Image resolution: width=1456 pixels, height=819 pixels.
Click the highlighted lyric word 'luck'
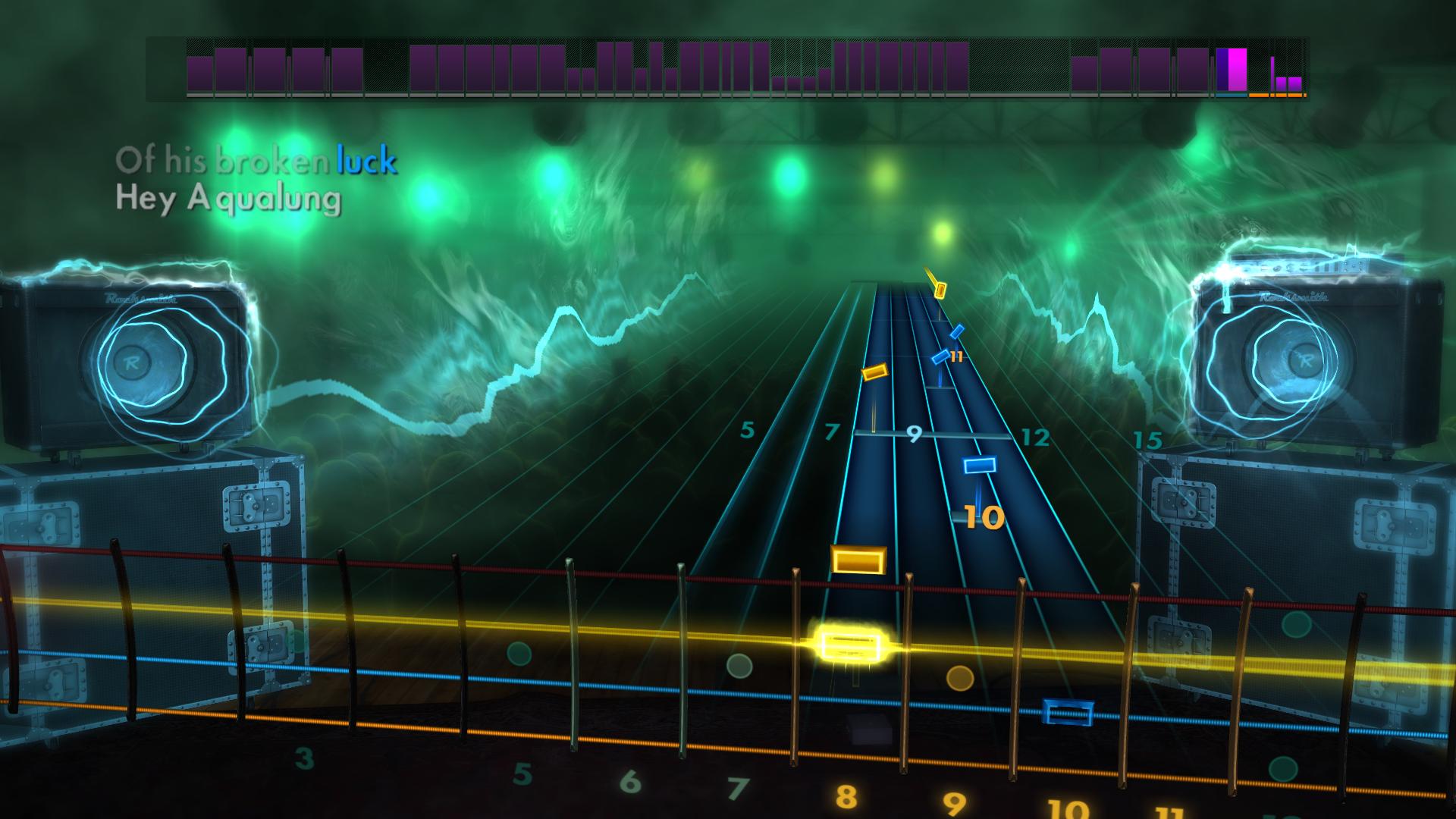pos(366,160)
